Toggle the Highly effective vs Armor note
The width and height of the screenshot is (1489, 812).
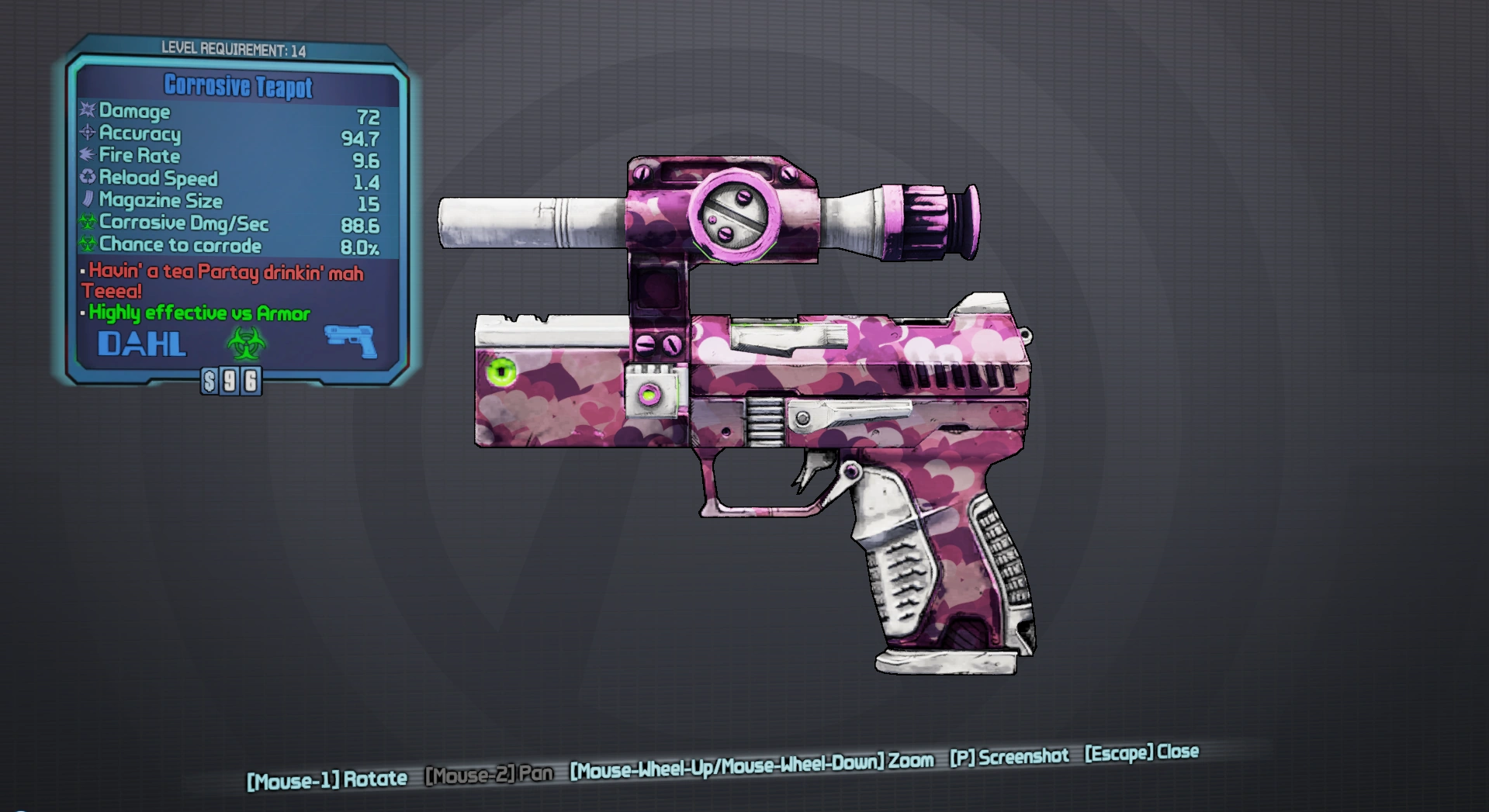[x=198, y=313]
